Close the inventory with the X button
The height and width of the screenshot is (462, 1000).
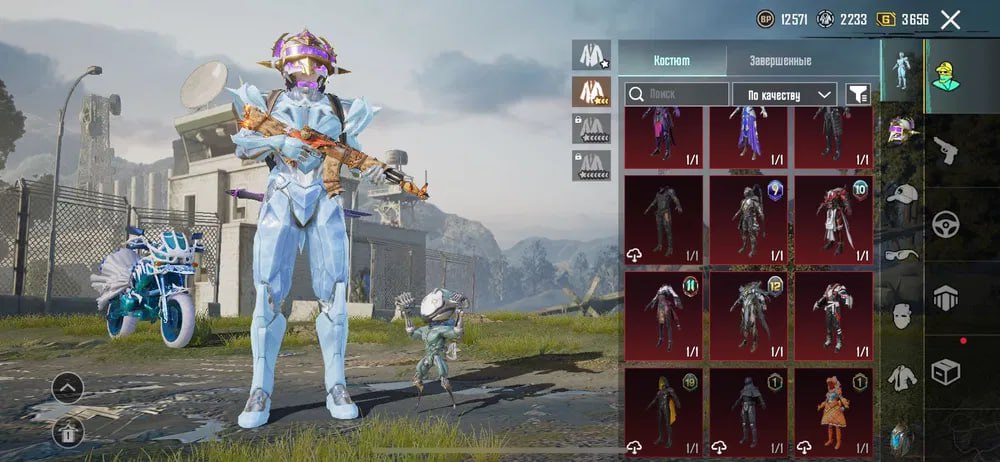coord(950,19)
